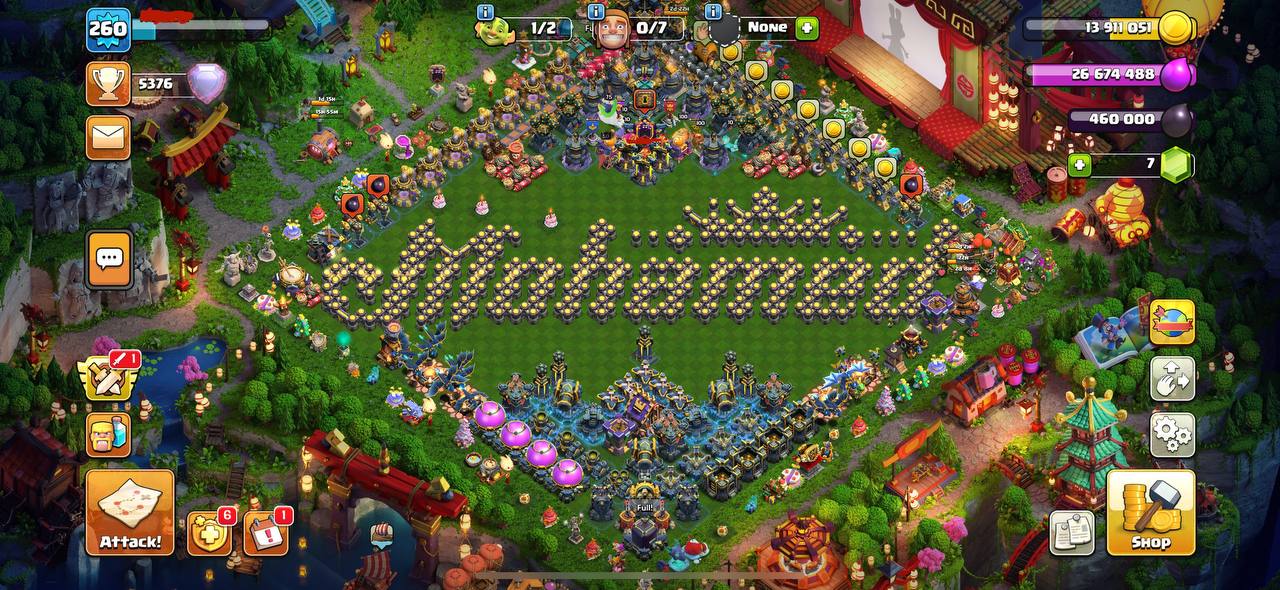
Task: Add a shield with green plus
Action: coord(807,28)
